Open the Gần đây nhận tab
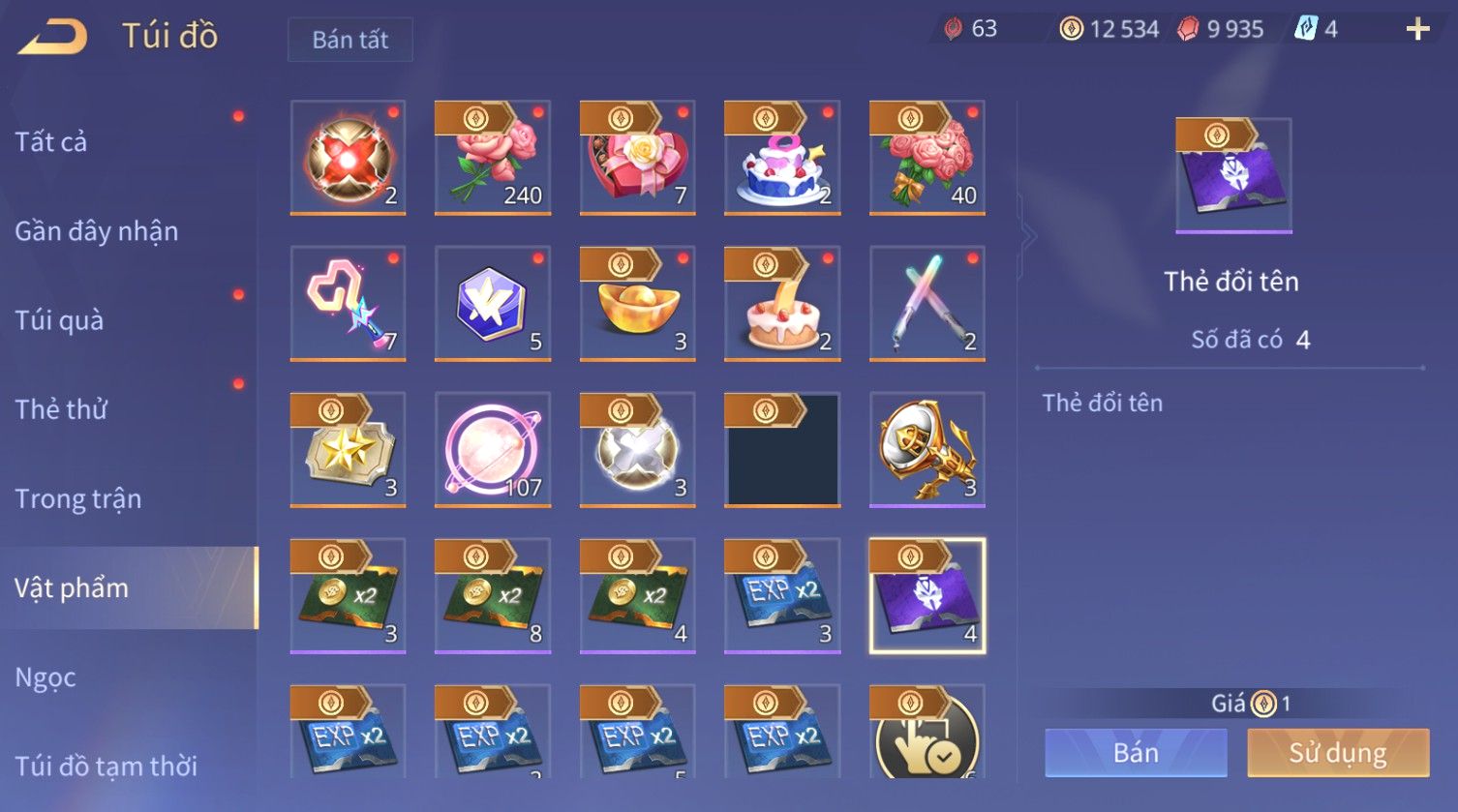The height and width of the screenshot is (812, 1458). tap(96, 231)
